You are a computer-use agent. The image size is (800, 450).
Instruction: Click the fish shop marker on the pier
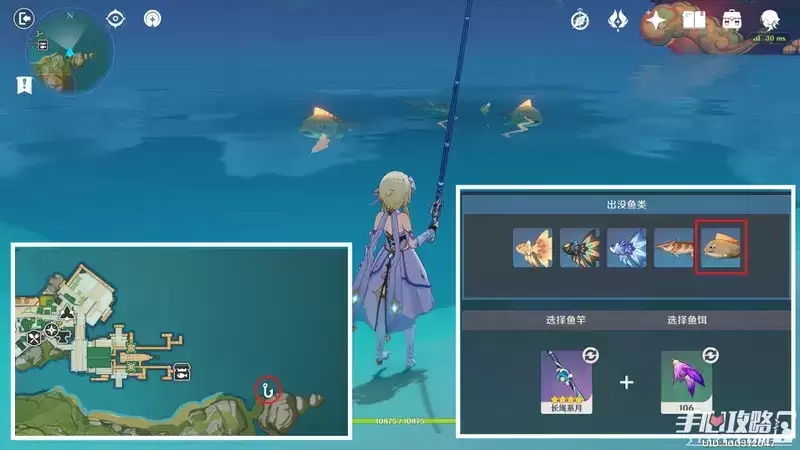click(183, 371)
